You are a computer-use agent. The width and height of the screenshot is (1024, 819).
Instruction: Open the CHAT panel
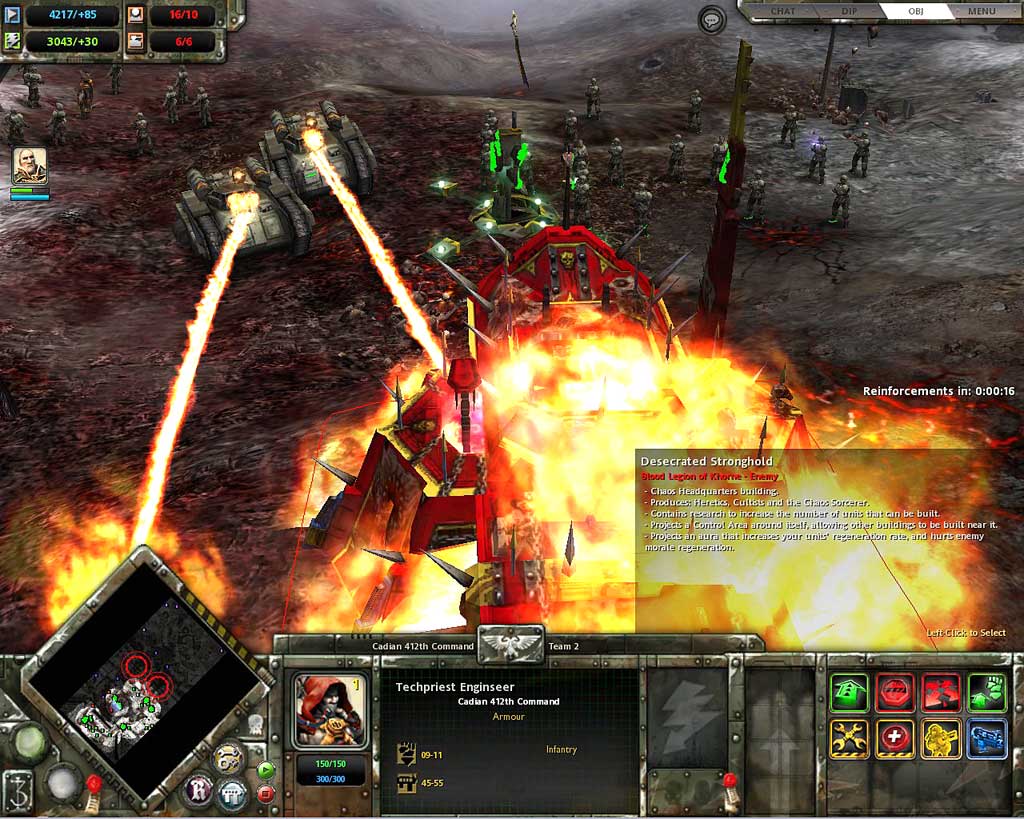tap(781, 12)
